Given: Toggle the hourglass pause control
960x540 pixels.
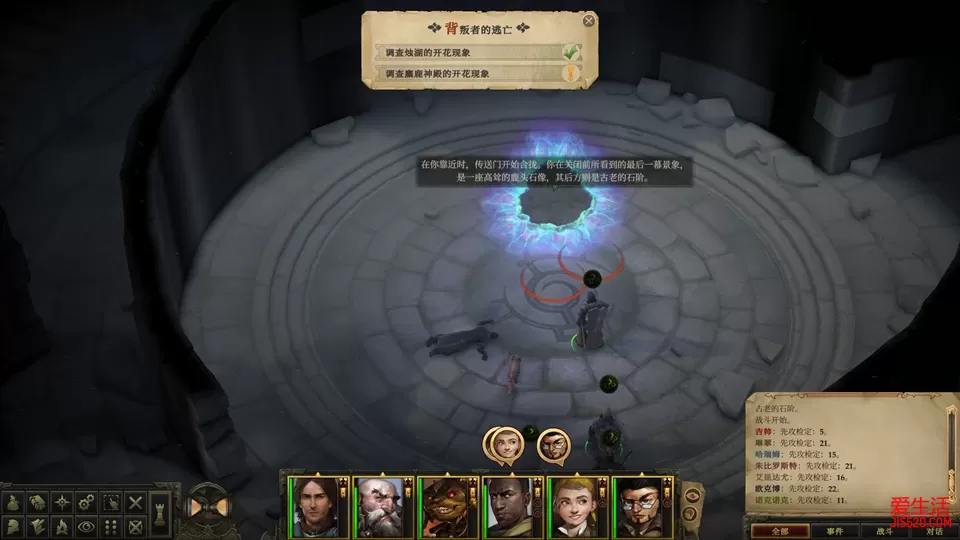Looking at the screenshot, I should point(209,506).
